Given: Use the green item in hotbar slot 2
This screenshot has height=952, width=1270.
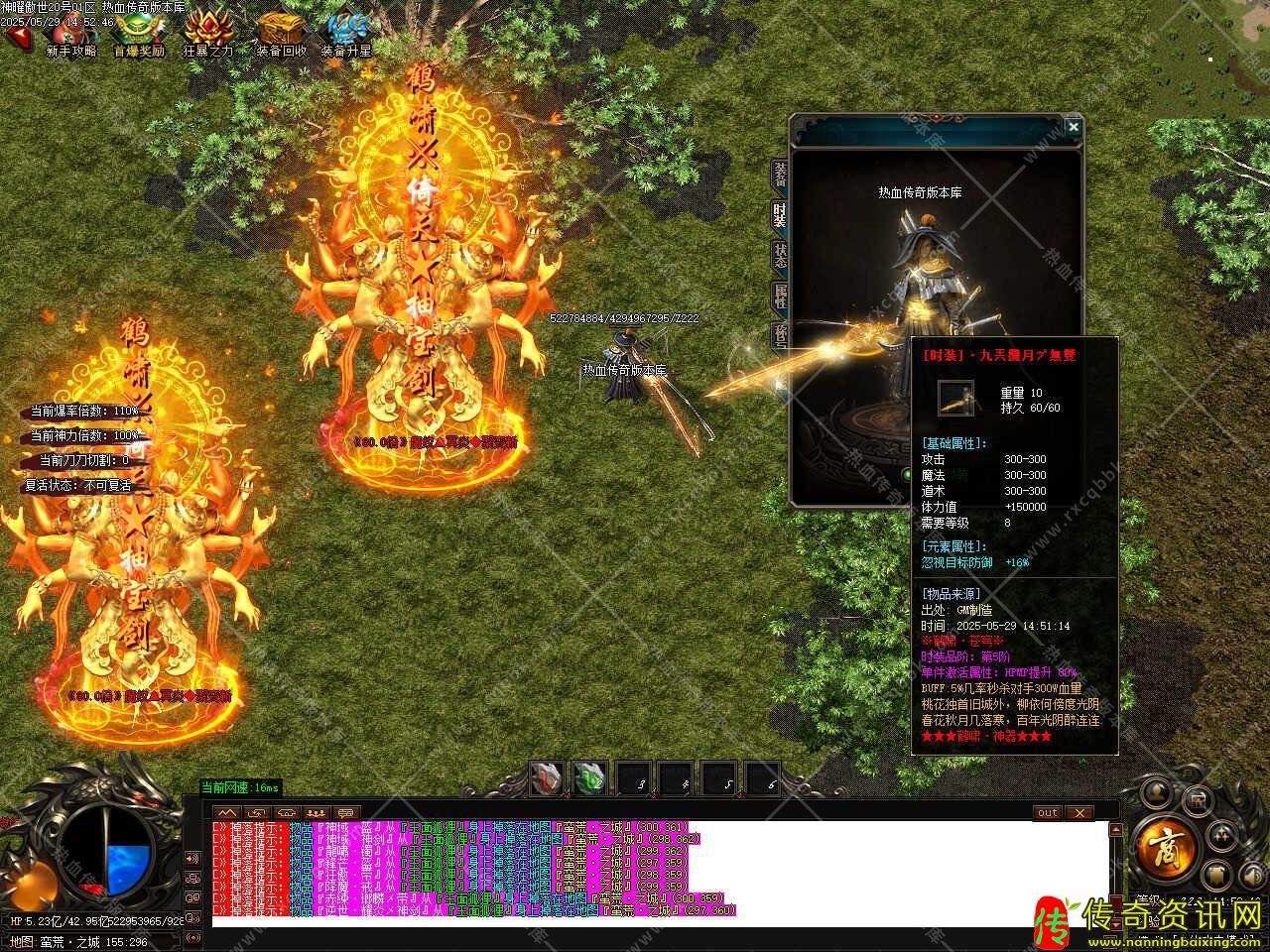Looking at the screenshot, I should tap(589, 777).
